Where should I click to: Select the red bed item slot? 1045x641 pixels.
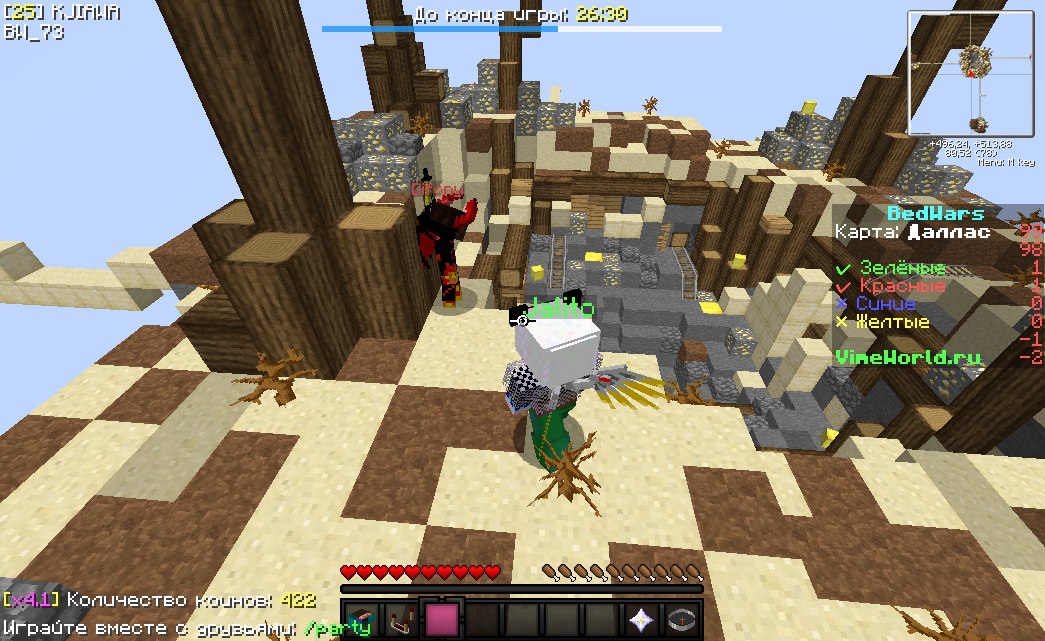click(x=401, y=621)
